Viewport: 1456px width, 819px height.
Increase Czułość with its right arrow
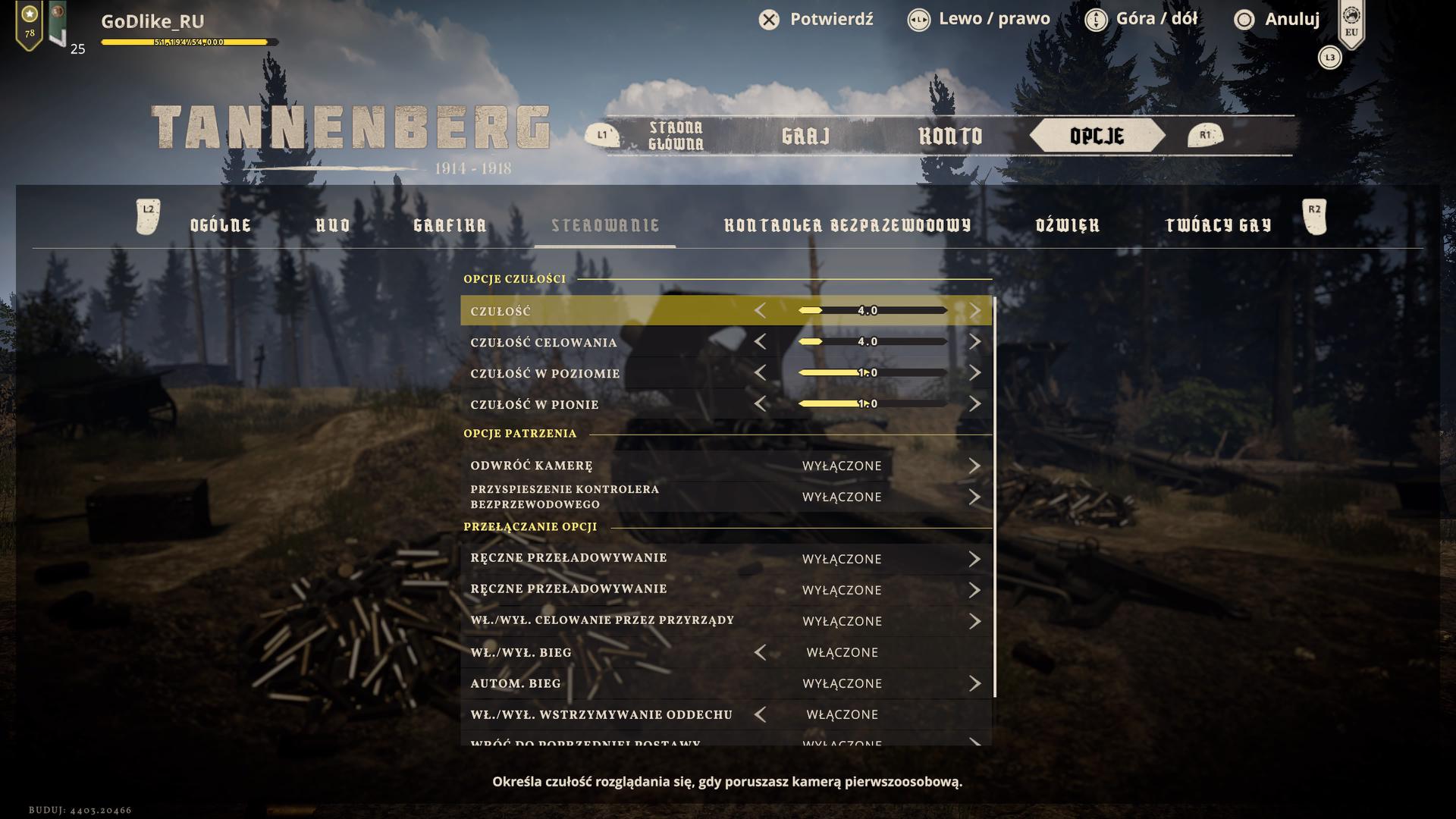pos(974,311)
